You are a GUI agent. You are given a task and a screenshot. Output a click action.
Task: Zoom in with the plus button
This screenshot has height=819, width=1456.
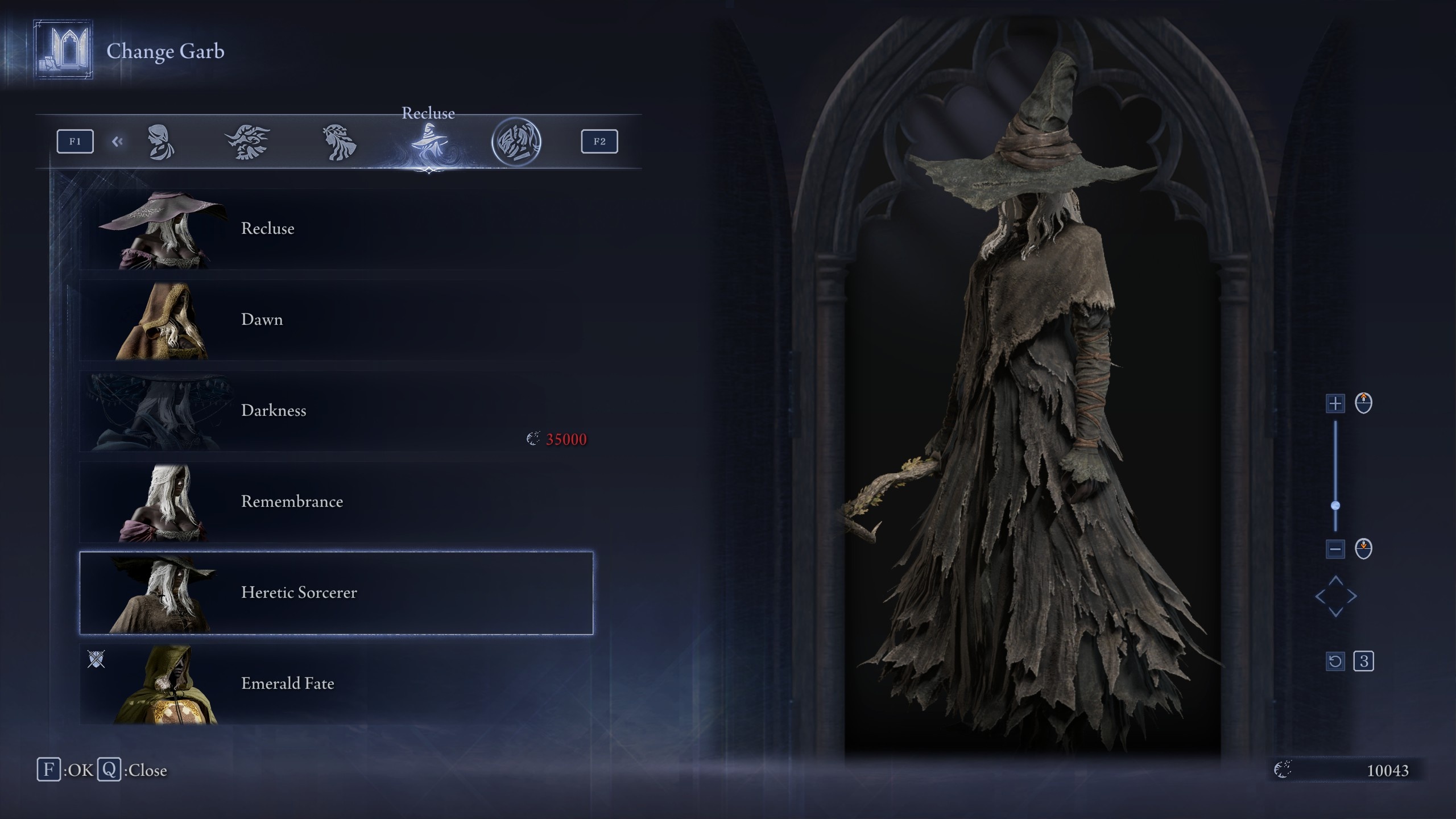point(1335,404)
